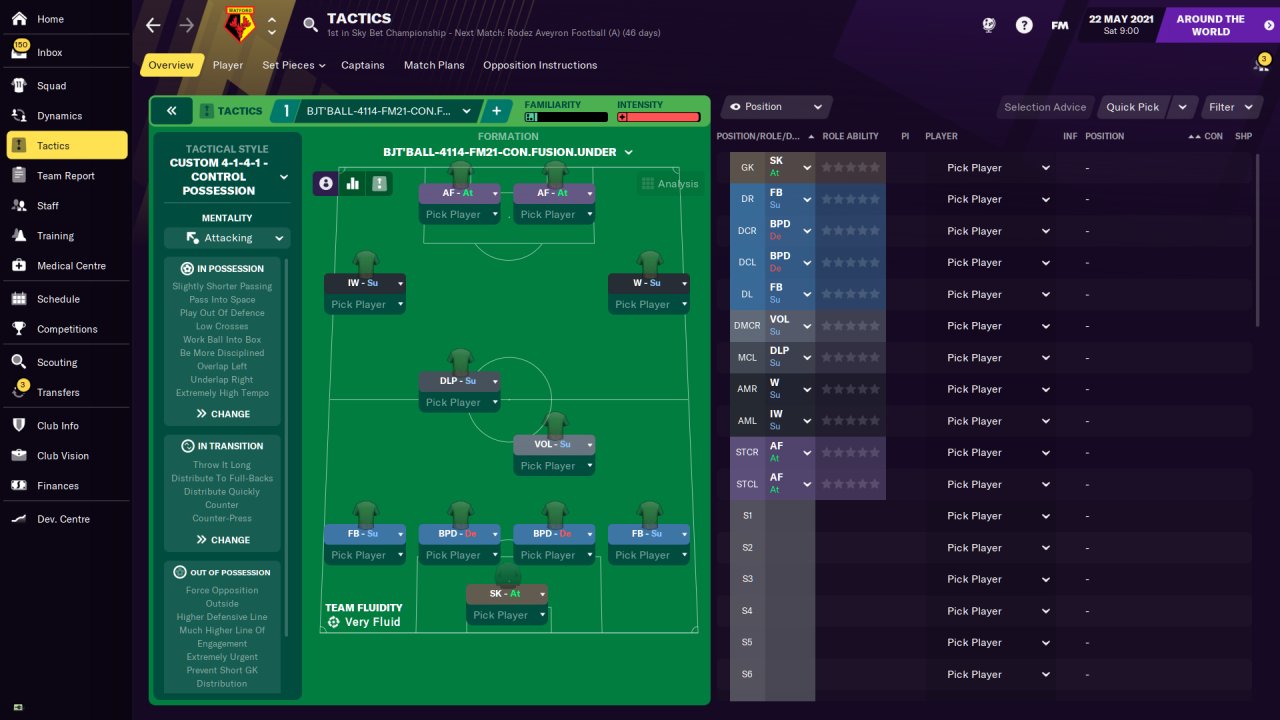
Task: Open the Transfers page
Action: click(58, 393)
